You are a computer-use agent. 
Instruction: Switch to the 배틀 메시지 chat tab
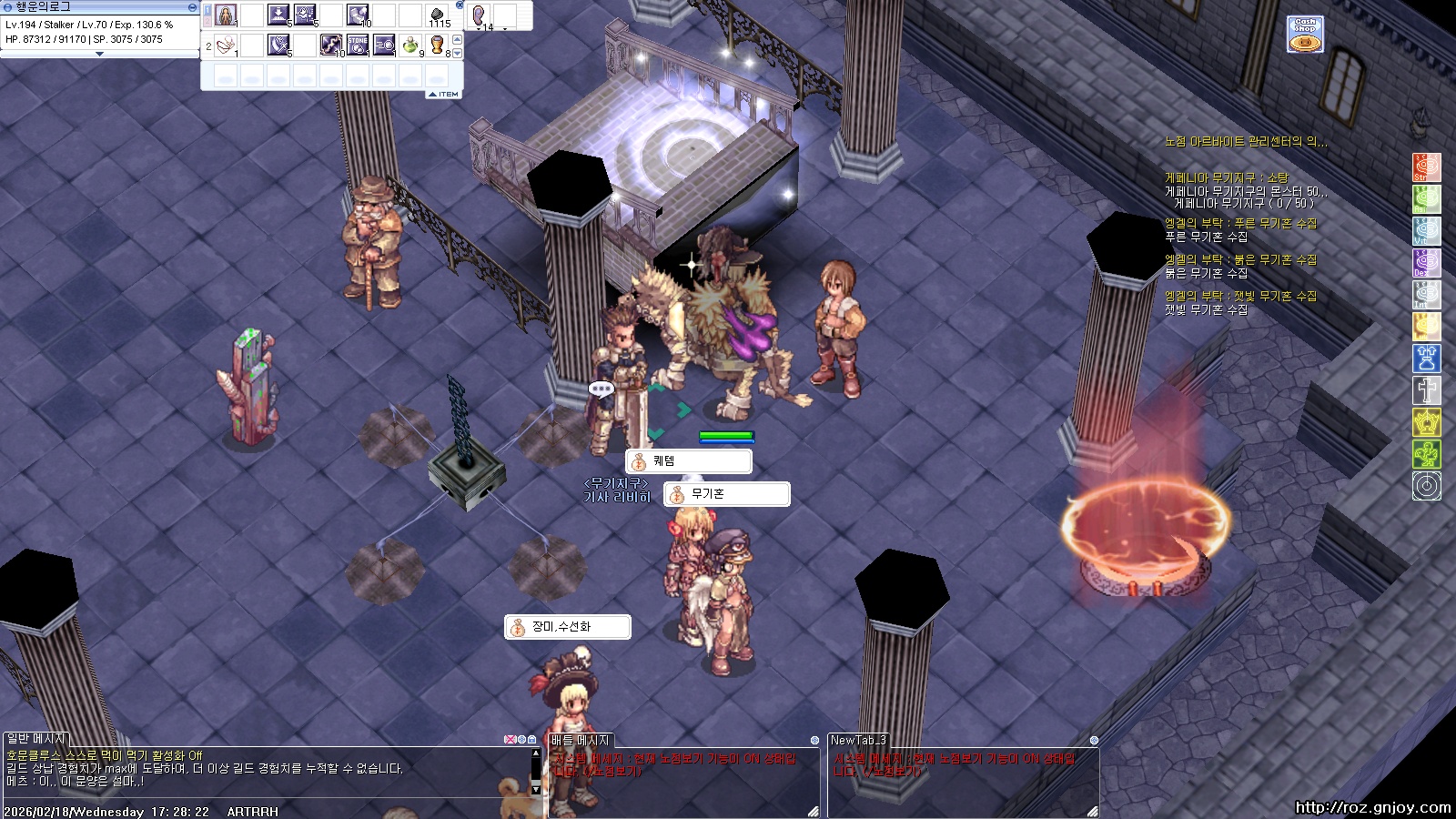coord(581,741)
